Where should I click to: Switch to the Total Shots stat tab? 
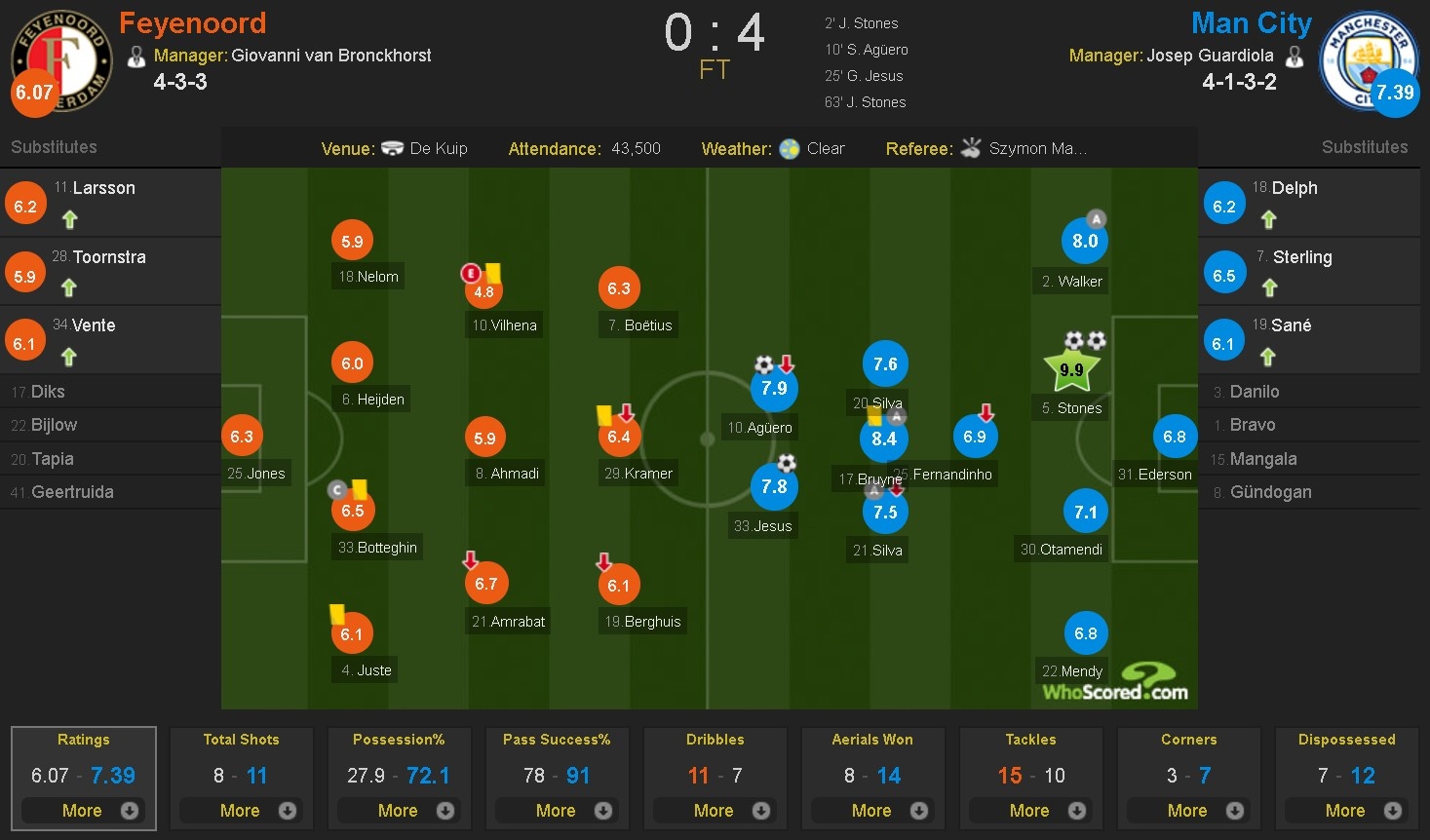241,740
